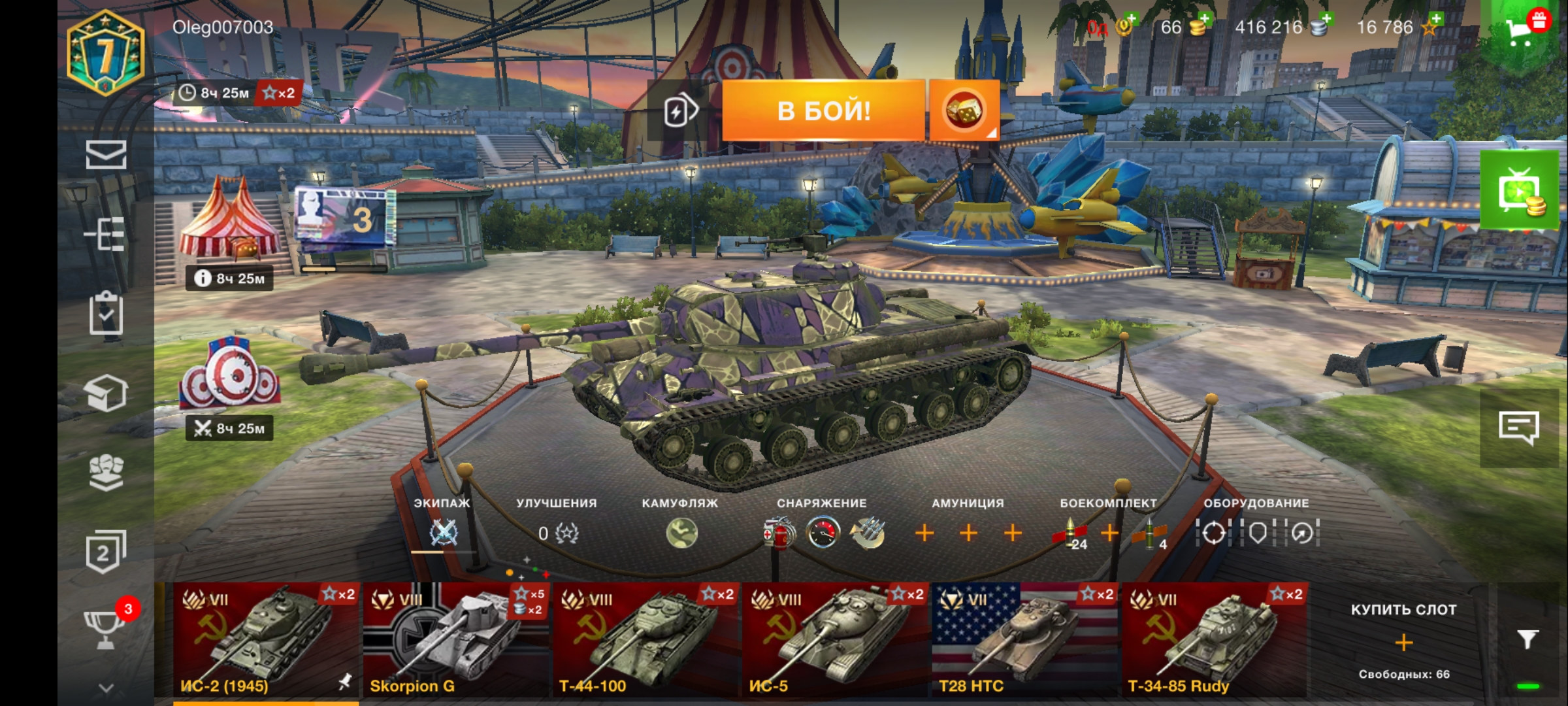Open the storage crate icon
Image resolution: width=1568 pixels, height=706 pixels.
pyautogui.click(x=106, y=392)
